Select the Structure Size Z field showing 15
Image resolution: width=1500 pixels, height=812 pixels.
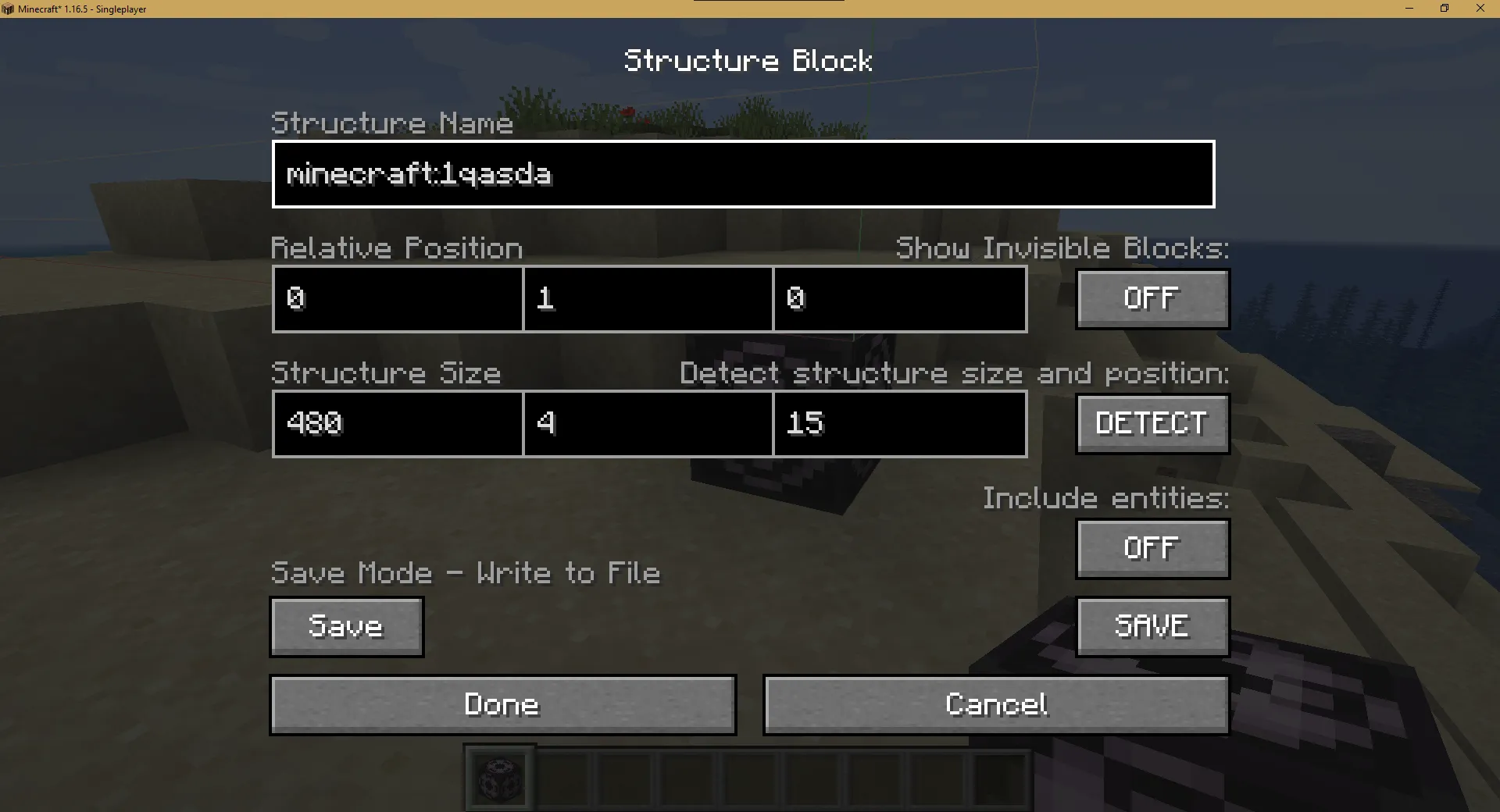899,424
